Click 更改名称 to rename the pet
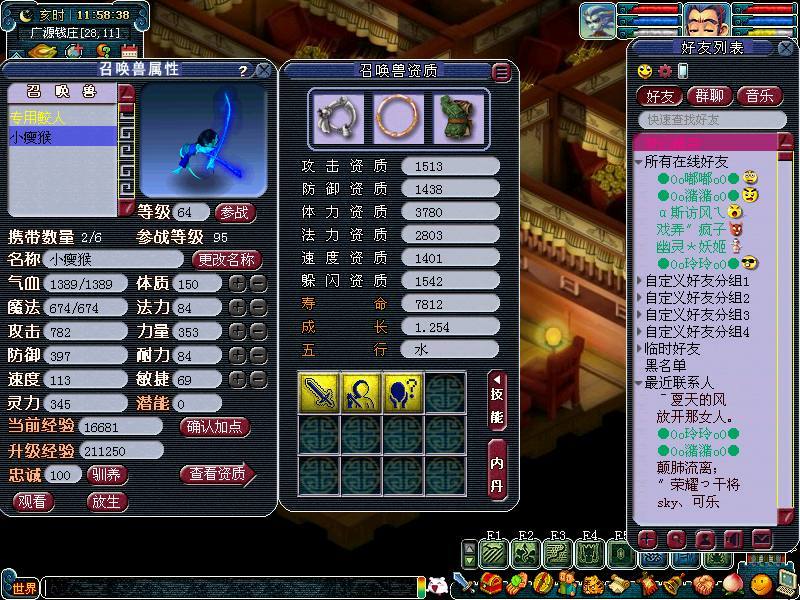The height and width of the screenshot is (600, 800). coord(226,259)
